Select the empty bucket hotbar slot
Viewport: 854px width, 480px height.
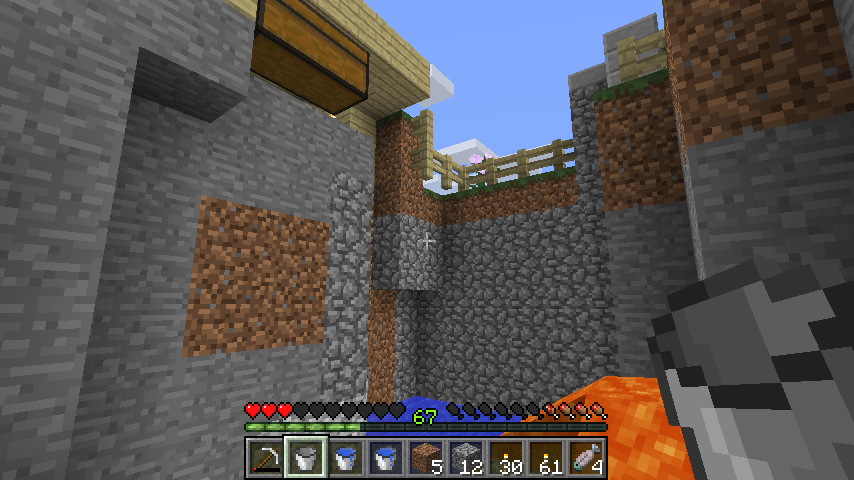tap(305, 457)
